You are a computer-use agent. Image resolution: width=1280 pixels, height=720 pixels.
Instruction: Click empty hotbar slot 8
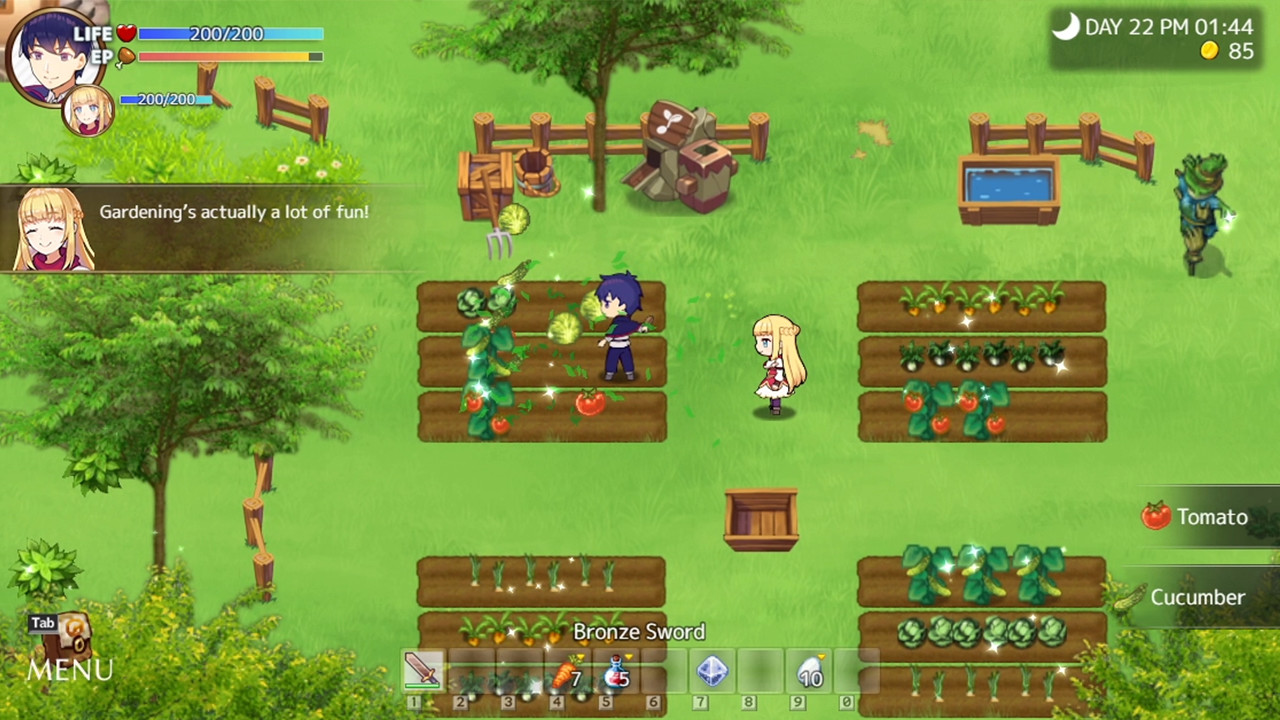point(761,672)
